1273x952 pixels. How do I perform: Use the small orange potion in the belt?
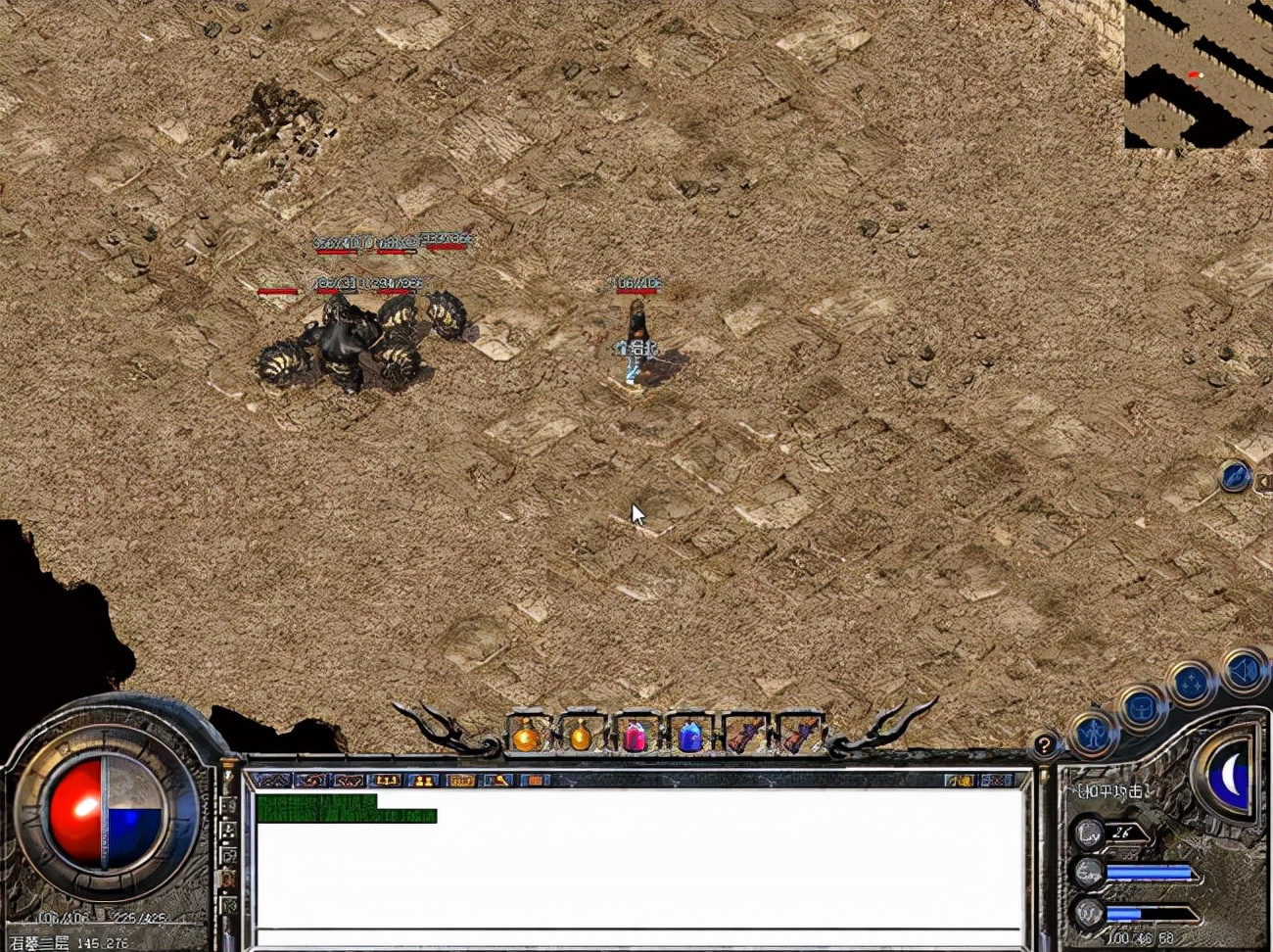point(581,736)
